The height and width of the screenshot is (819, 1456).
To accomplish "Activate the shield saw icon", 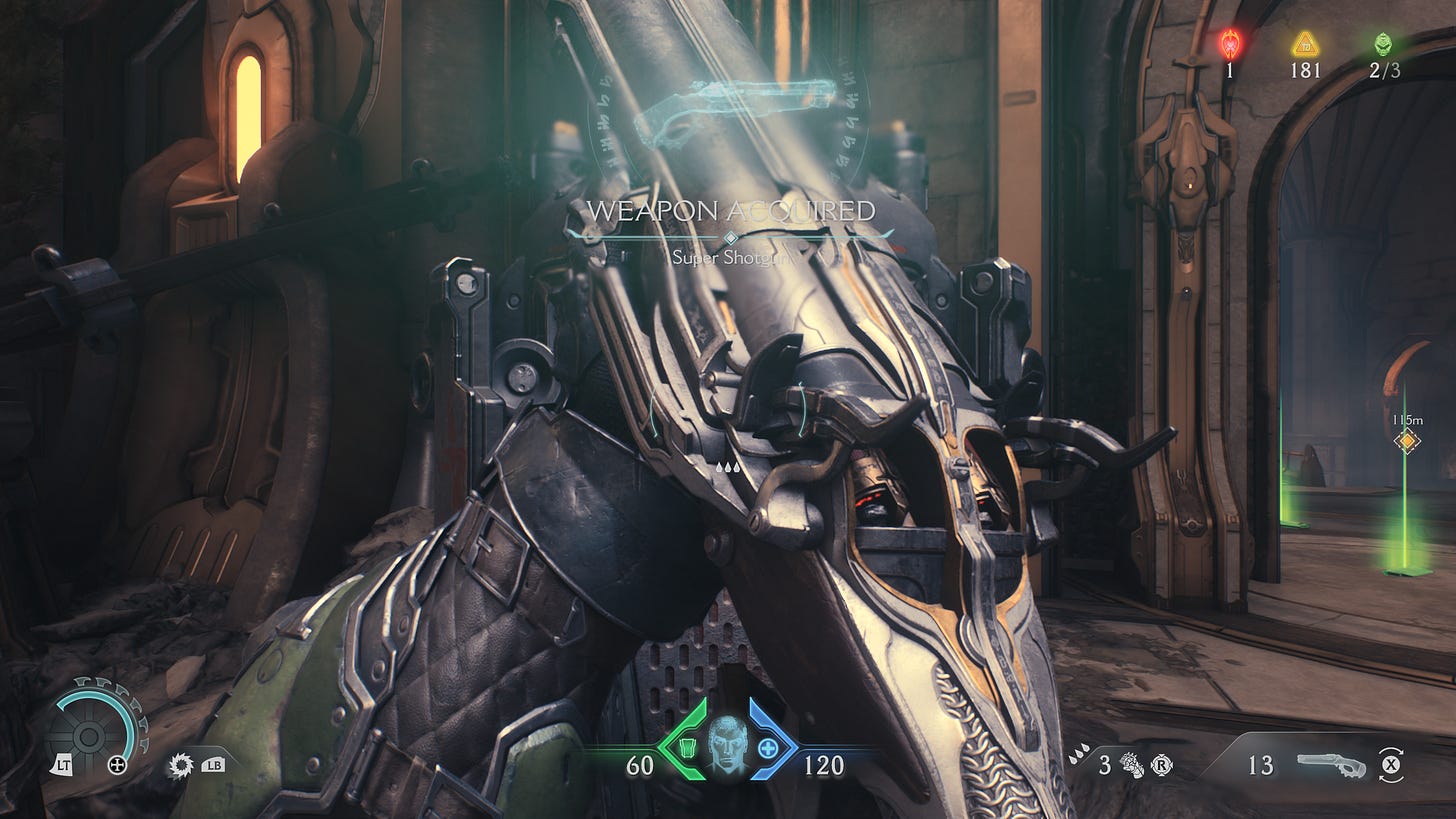I will pos(182,765).
